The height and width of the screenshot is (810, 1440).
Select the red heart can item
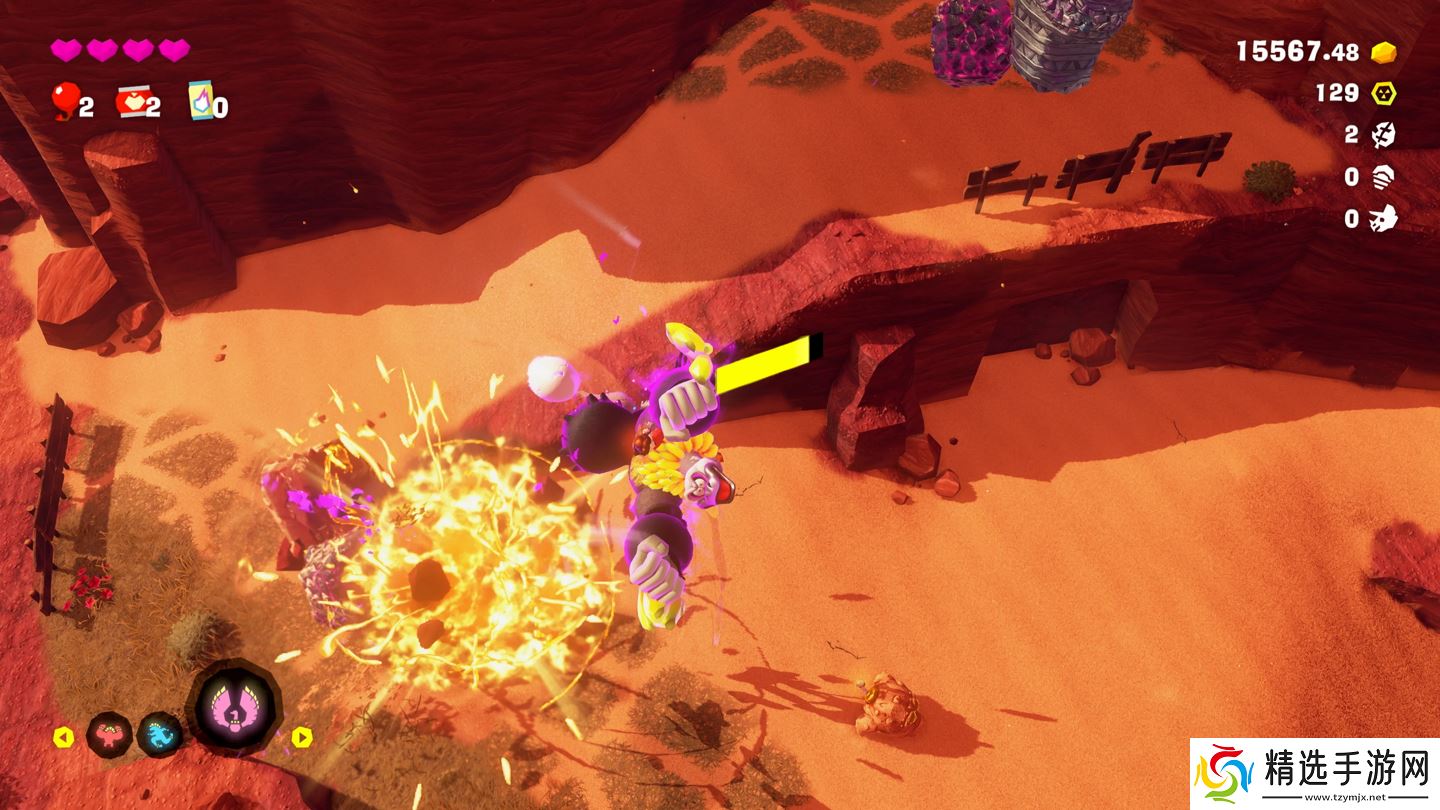click(x=131, y=101)
